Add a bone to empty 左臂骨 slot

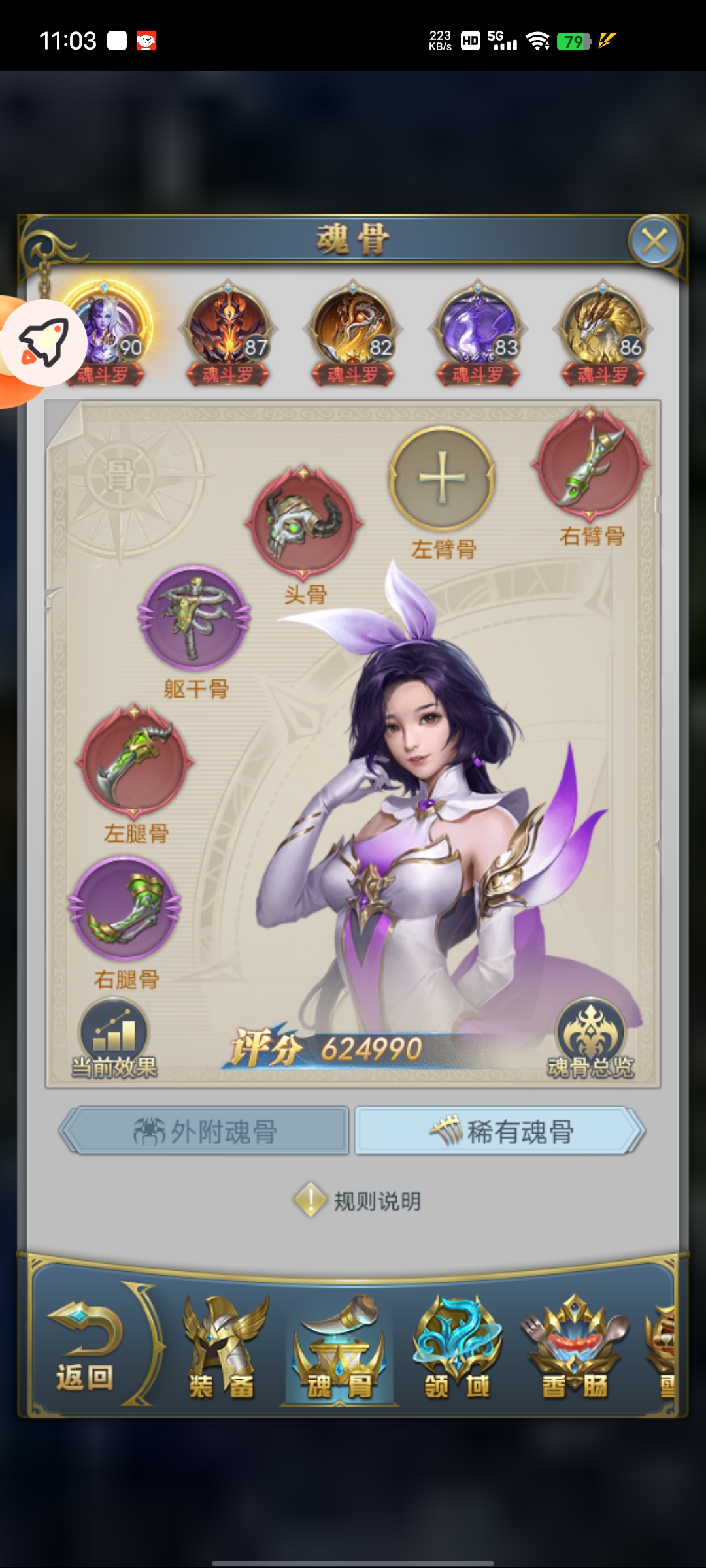pyautogui.click(x=442, y=478)
